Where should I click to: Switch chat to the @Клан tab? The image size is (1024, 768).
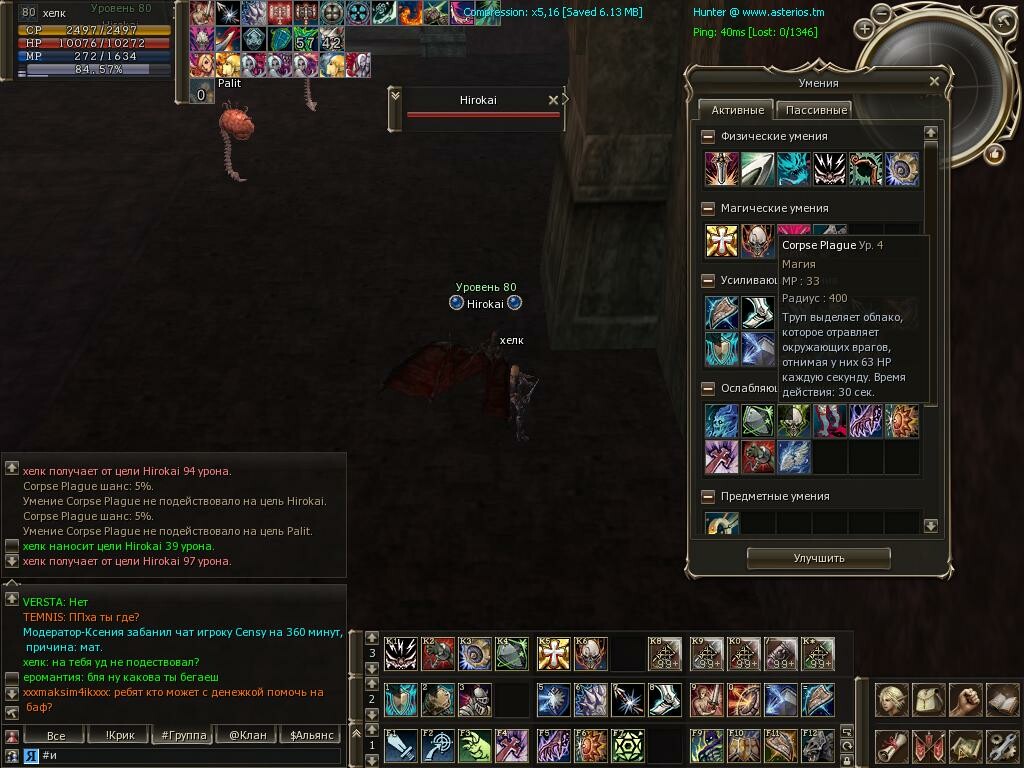point(247,735)
